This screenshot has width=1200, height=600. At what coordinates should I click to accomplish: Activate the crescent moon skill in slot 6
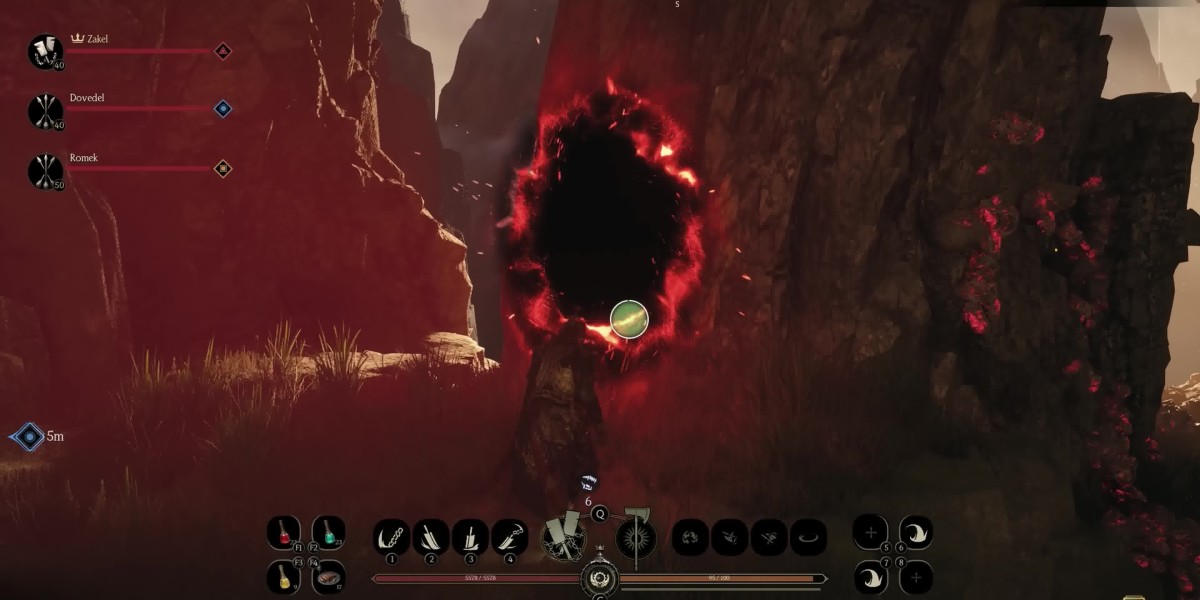coord(915,532)
